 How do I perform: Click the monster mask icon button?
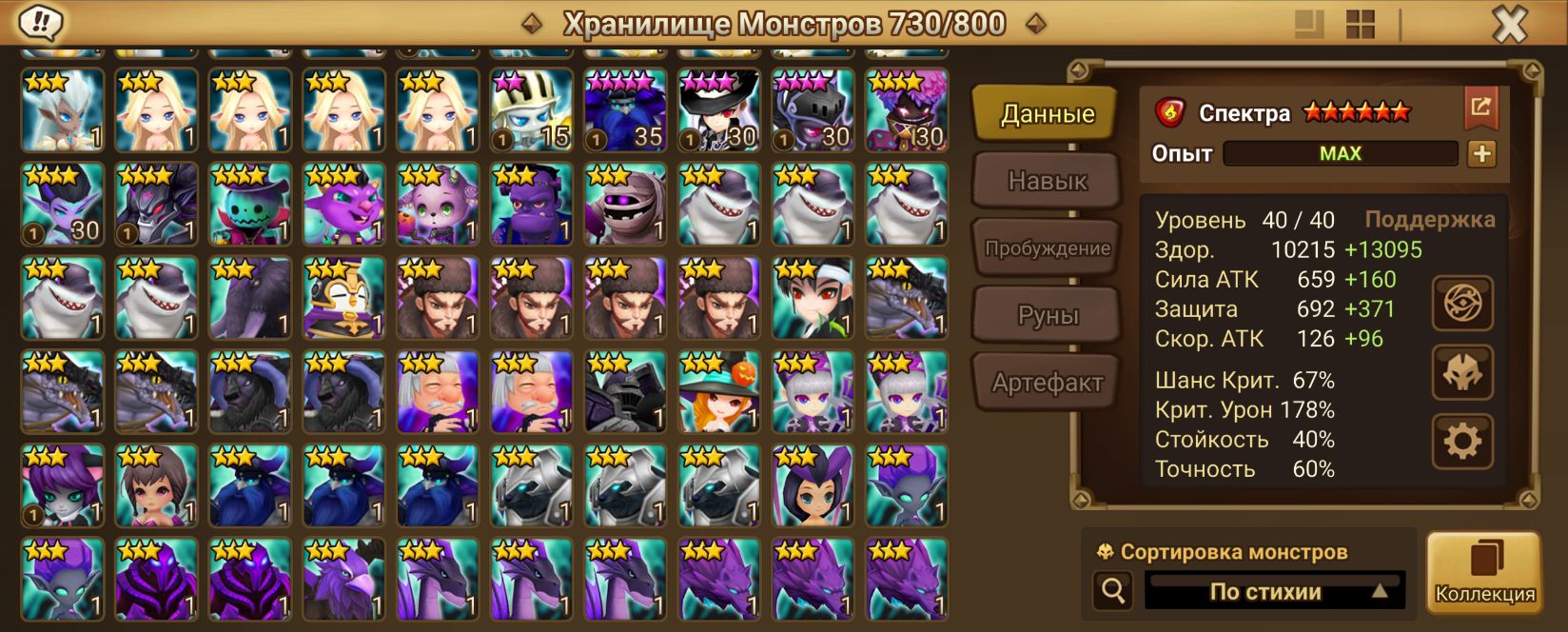[1462, 372]
